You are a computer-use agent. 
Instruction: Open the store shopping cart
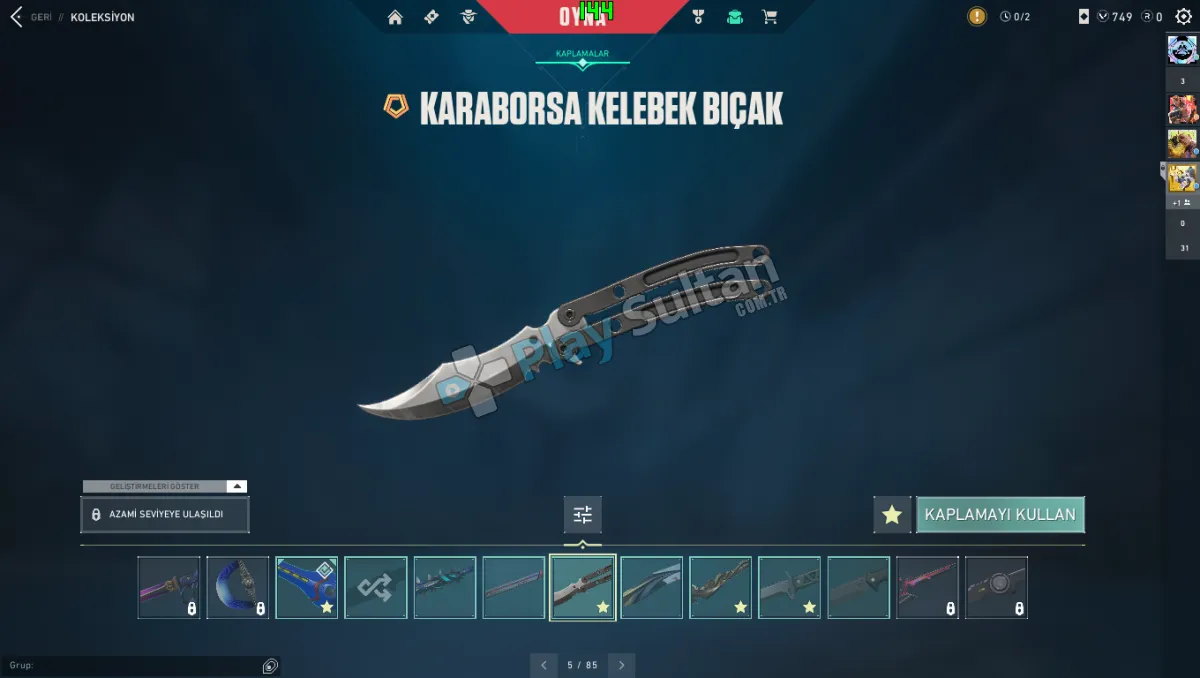[x=769, y=17]
